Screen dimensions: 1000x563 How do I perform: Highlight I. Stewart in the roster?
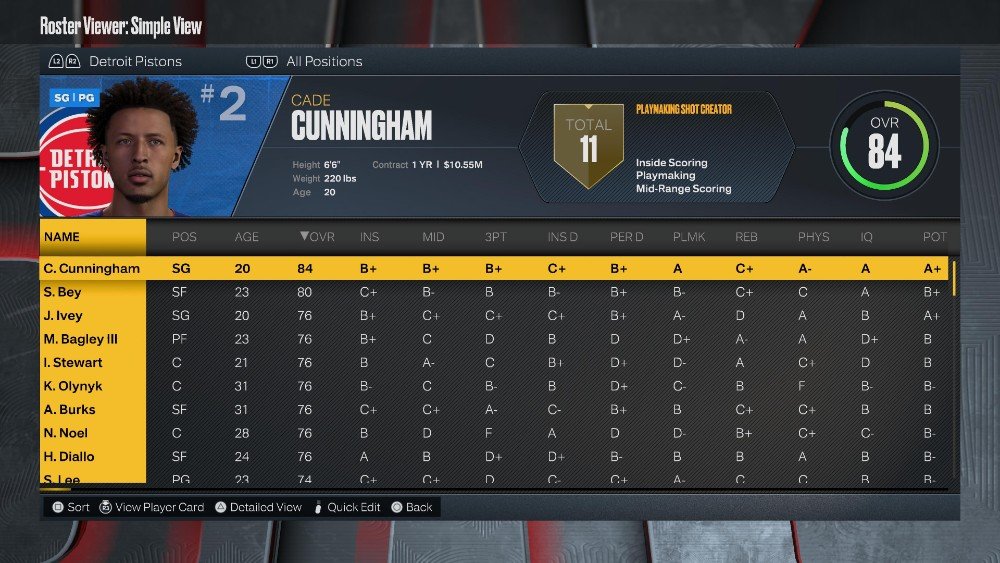click(x=72, y=363)
